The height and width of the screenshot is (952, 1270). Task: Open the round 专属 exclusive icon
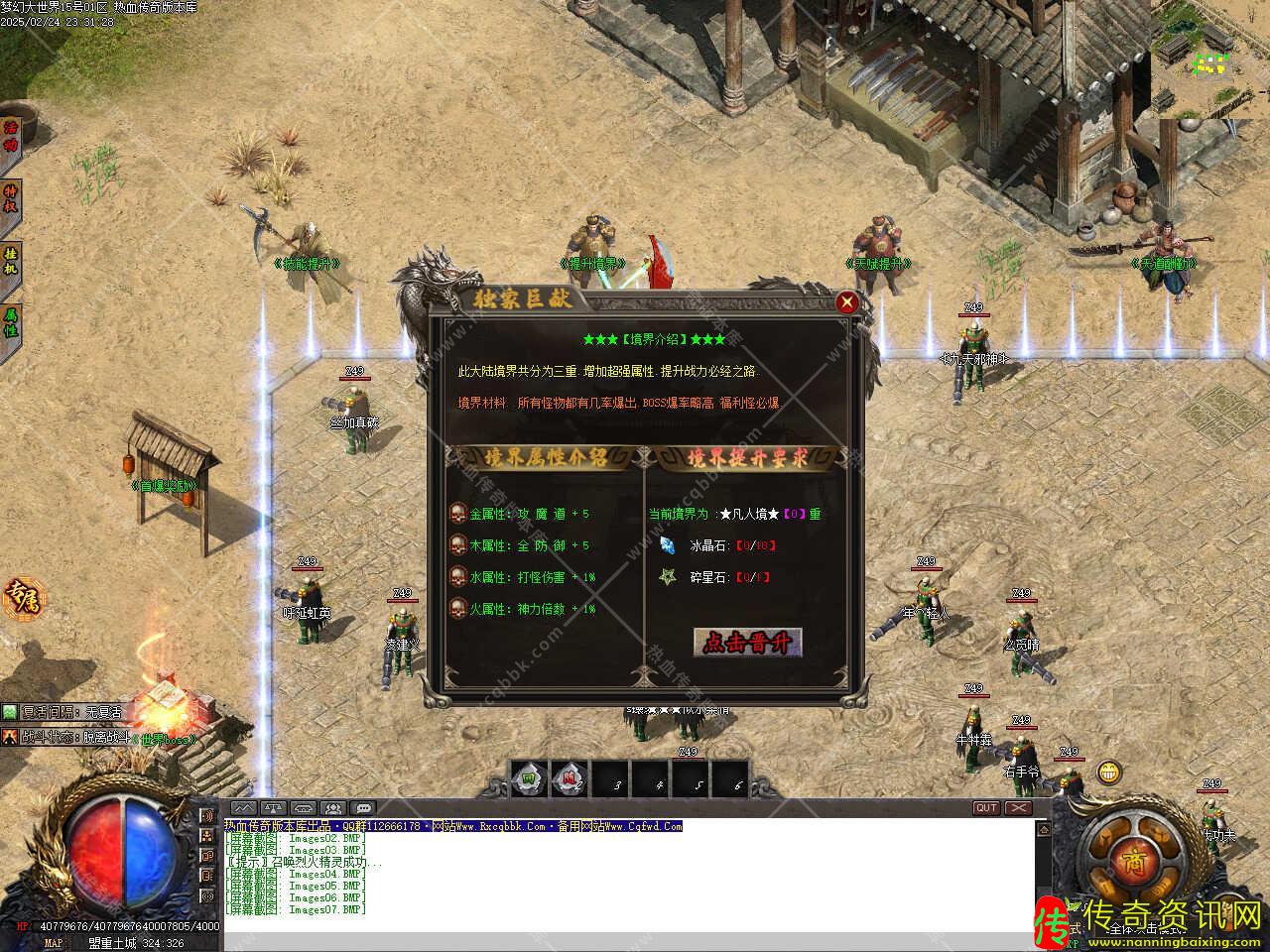(22, 598)
